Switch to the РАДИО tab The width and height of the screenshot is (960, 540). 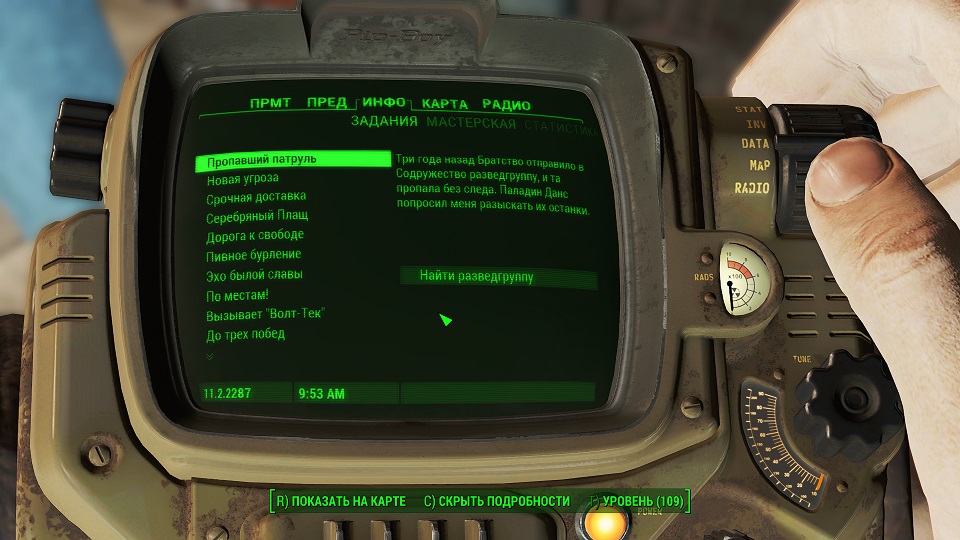coord(506,105)
